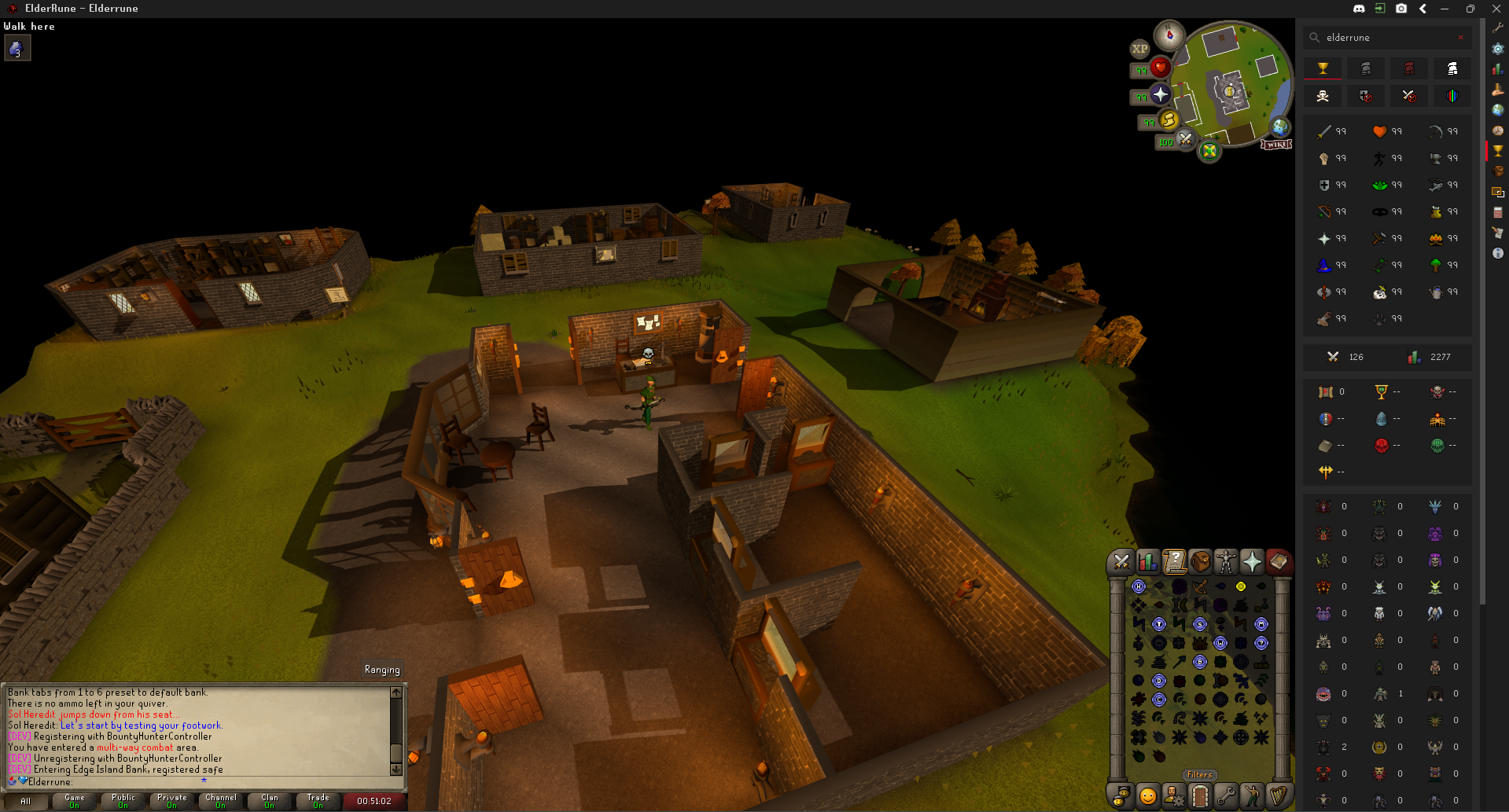Open the spellbook Filters menu
Image resolution: width=1509 pixels, height=812 pixels.
tap(1199, 774)
